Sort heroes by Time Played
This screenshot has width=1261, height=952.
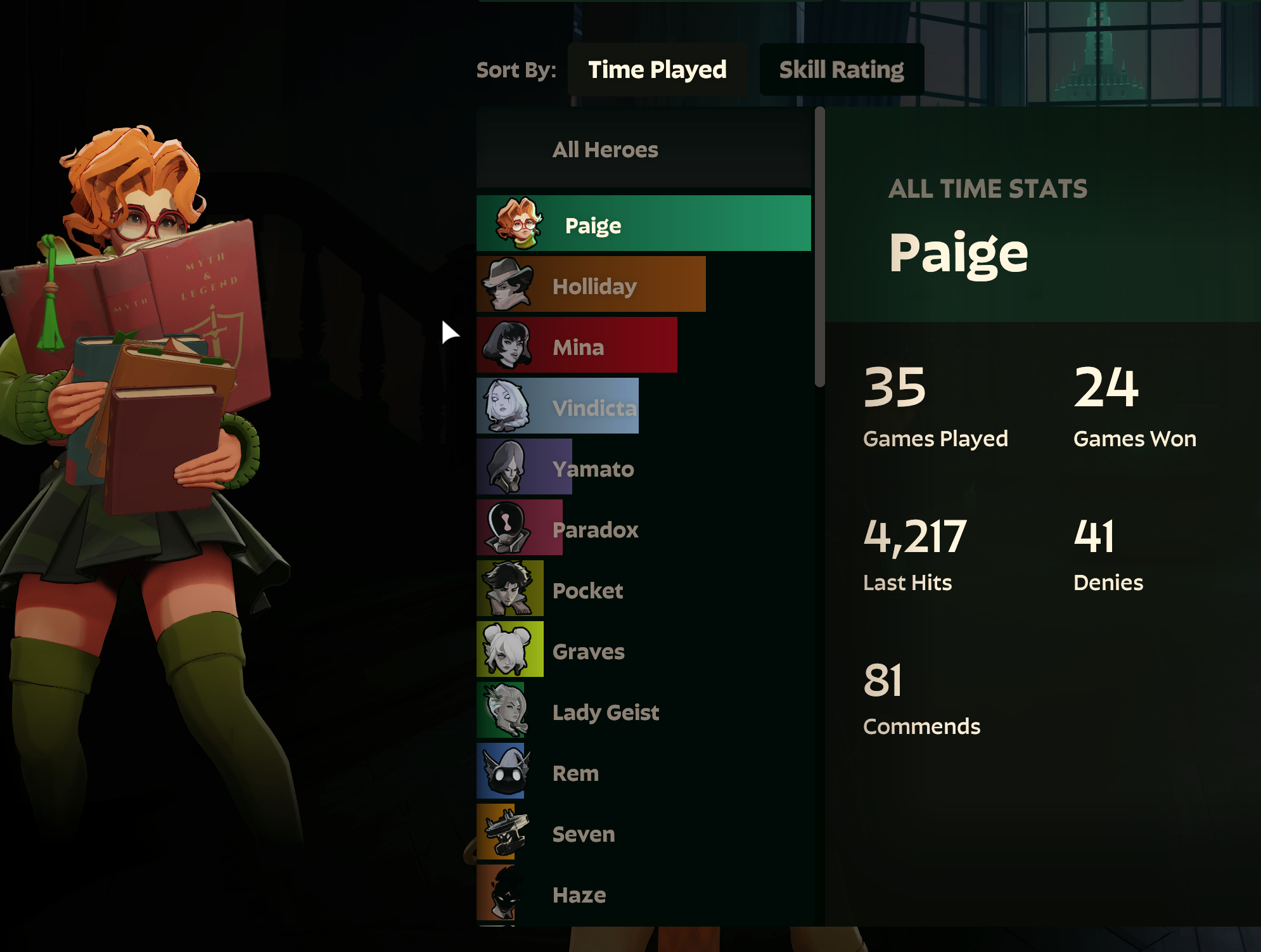657,70
